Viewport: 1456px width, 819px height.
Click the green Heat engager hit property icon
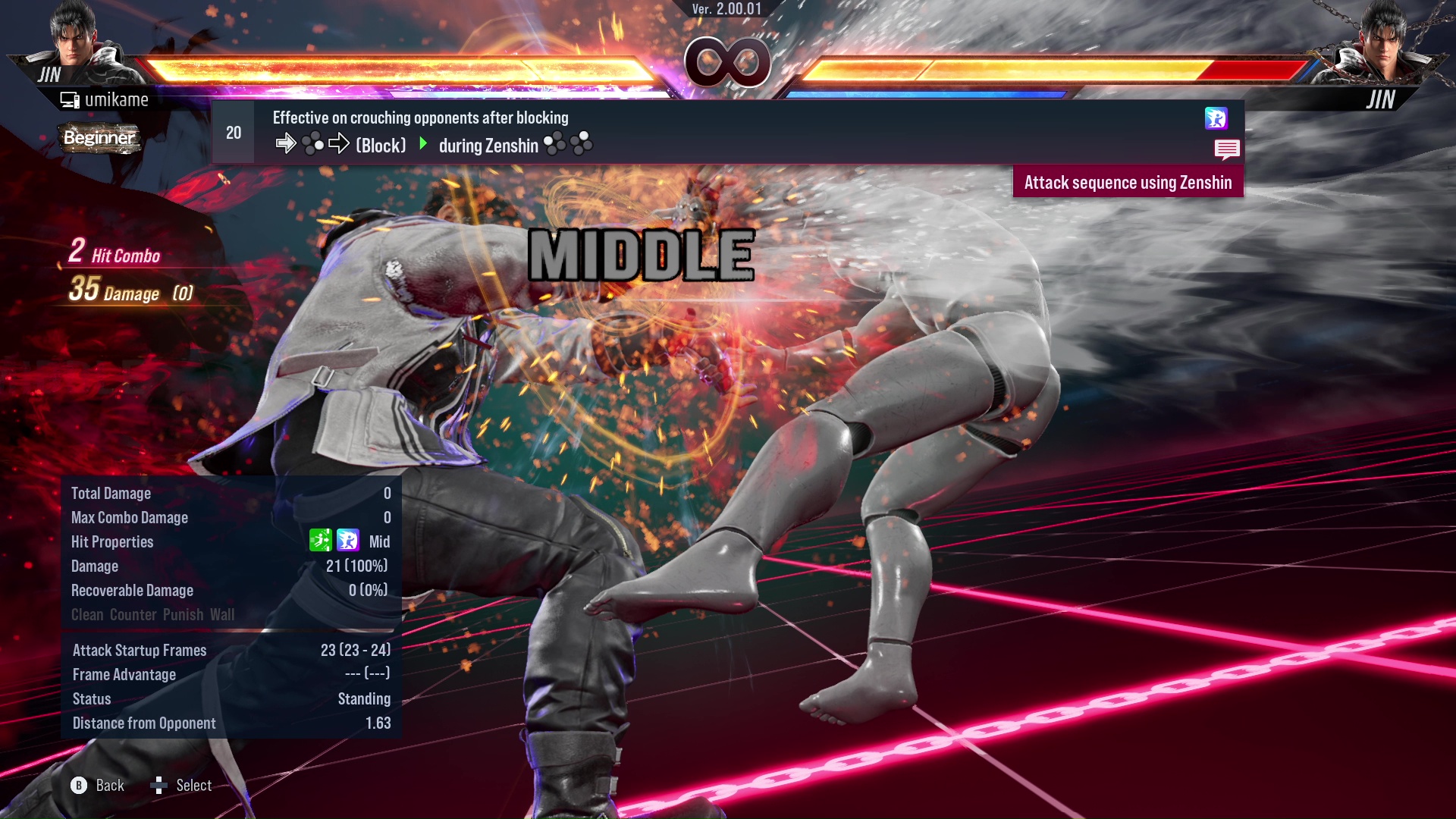[322, 541]
